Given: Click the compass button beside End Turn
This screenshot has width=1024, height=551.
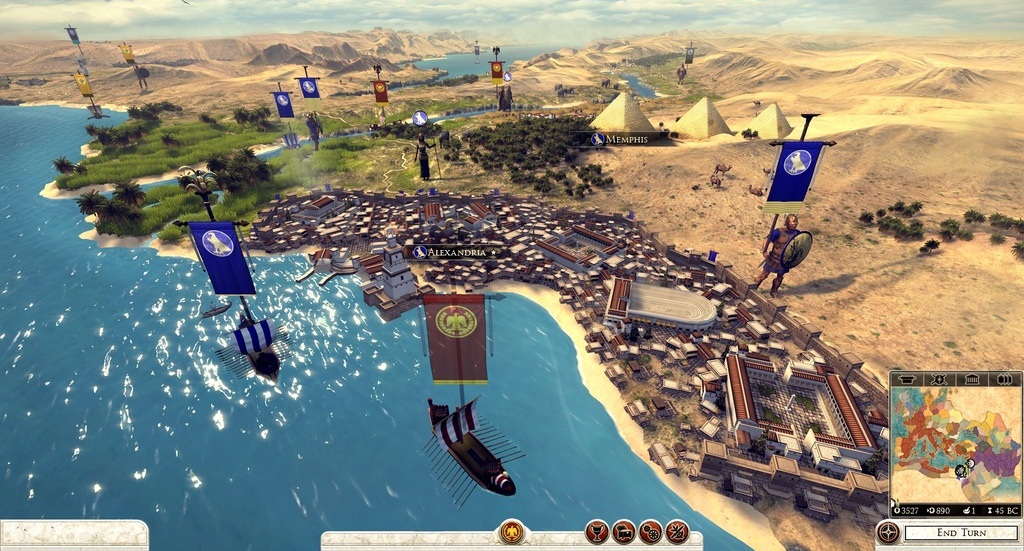Looking at the screenshot, I should [x=888, y=533].
